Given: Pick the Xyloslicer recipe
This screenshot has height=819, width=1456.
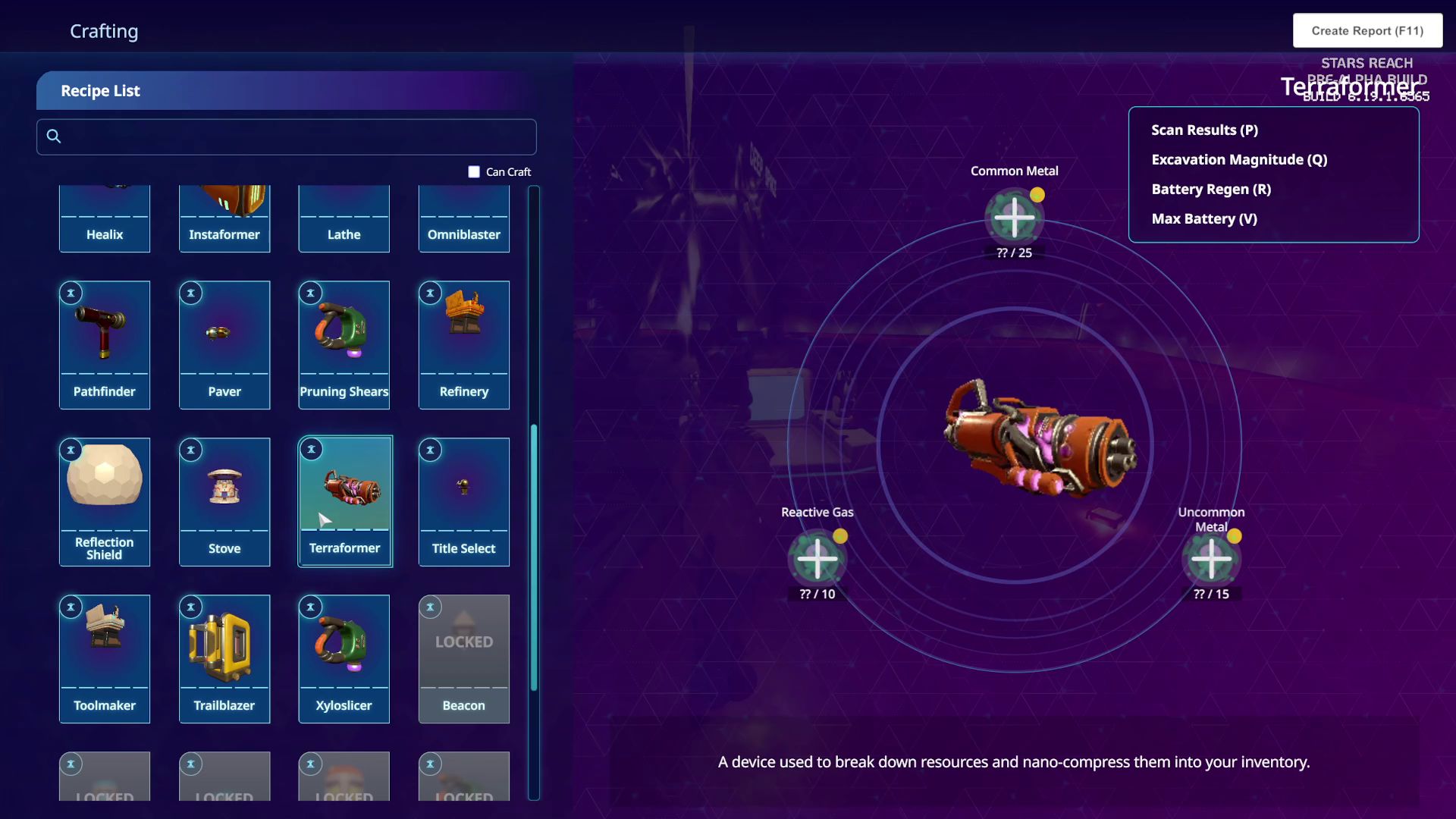Looking at the screenshot, I should click(344, 658).
